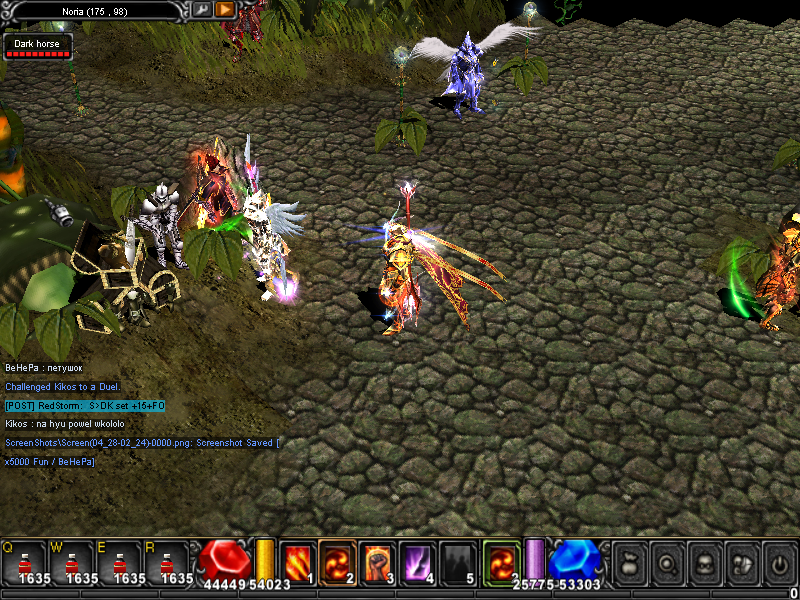Viewport: 800px width, 600px height.
Task: Select the Q red potion slot
Action: point(24,562)
